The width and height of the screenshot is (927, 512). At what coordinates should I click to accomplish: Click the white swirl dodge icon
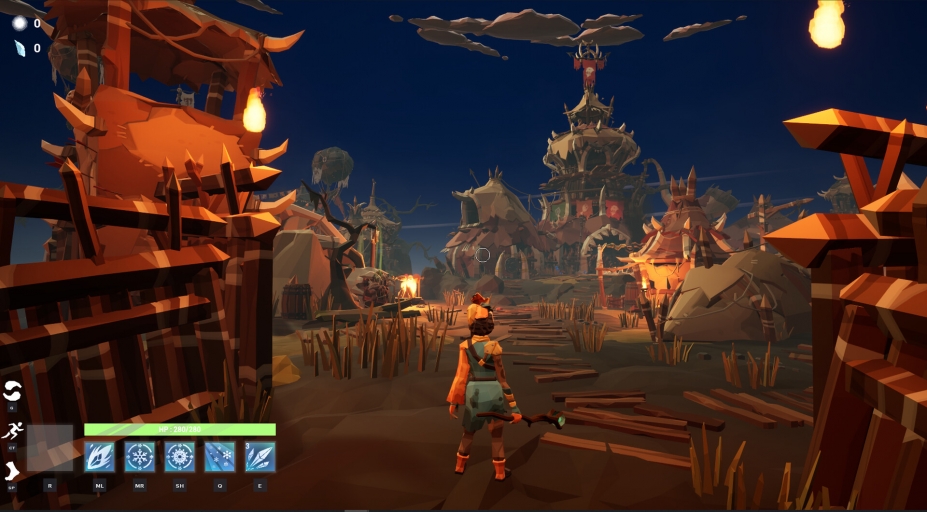(12, 391)
